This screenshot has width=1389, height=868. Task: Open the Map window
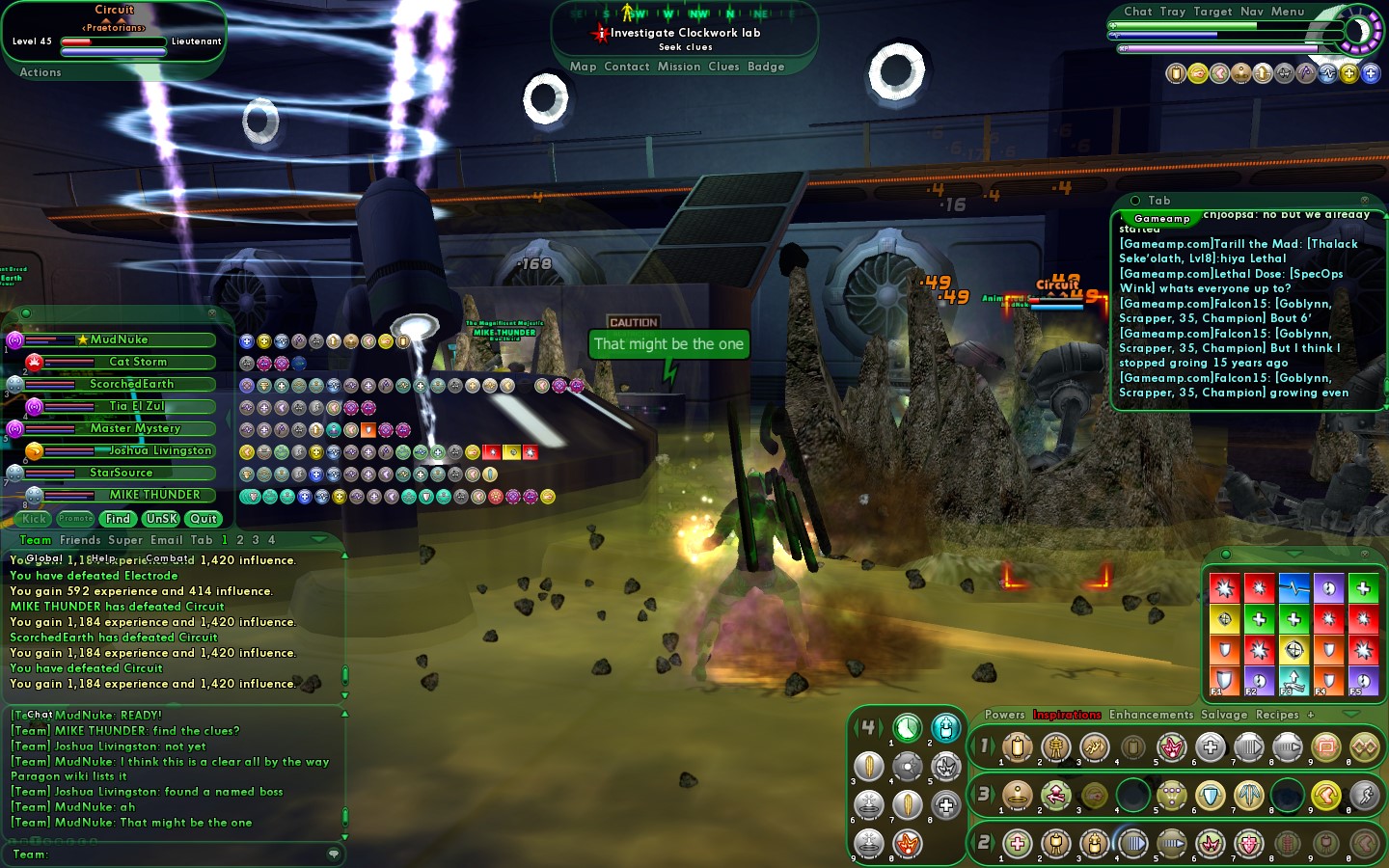pos(583,67)
